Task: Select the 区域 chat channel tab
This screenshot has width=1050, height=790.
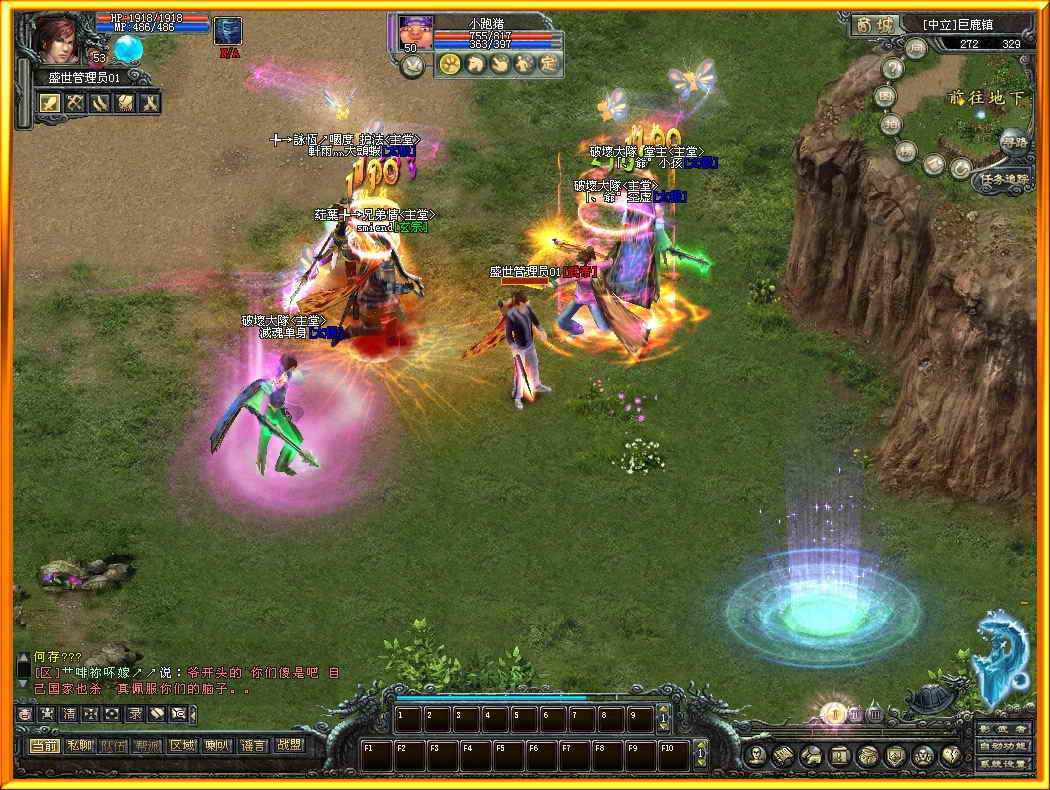Action: pyautogui.click(x=182, y=745)
